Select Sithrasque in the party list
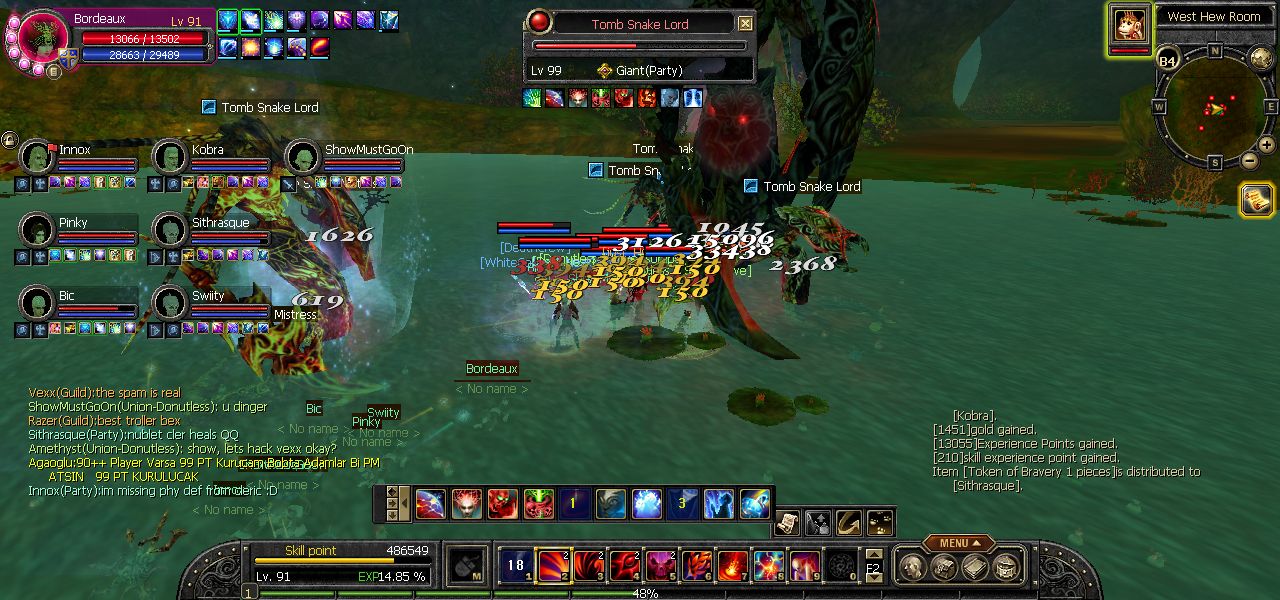The width and height of the screenshot is (1280, 600). tap(170, 230)
